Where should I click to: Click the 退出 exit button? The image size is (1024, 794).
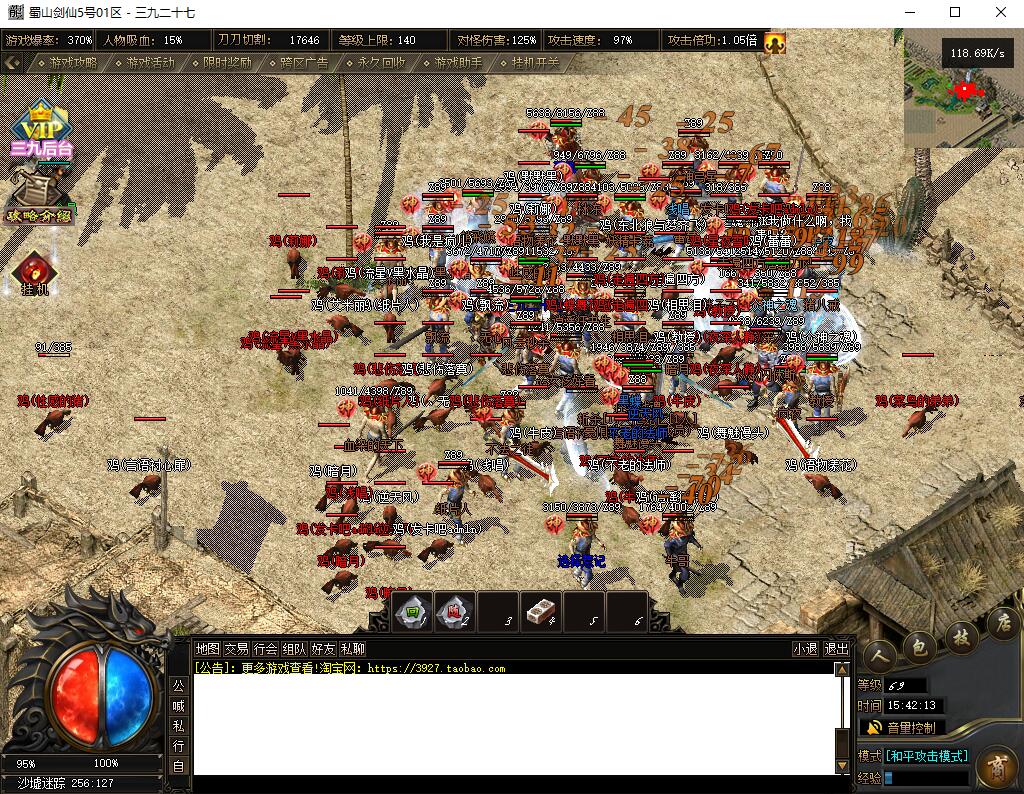tap(836, 648)
